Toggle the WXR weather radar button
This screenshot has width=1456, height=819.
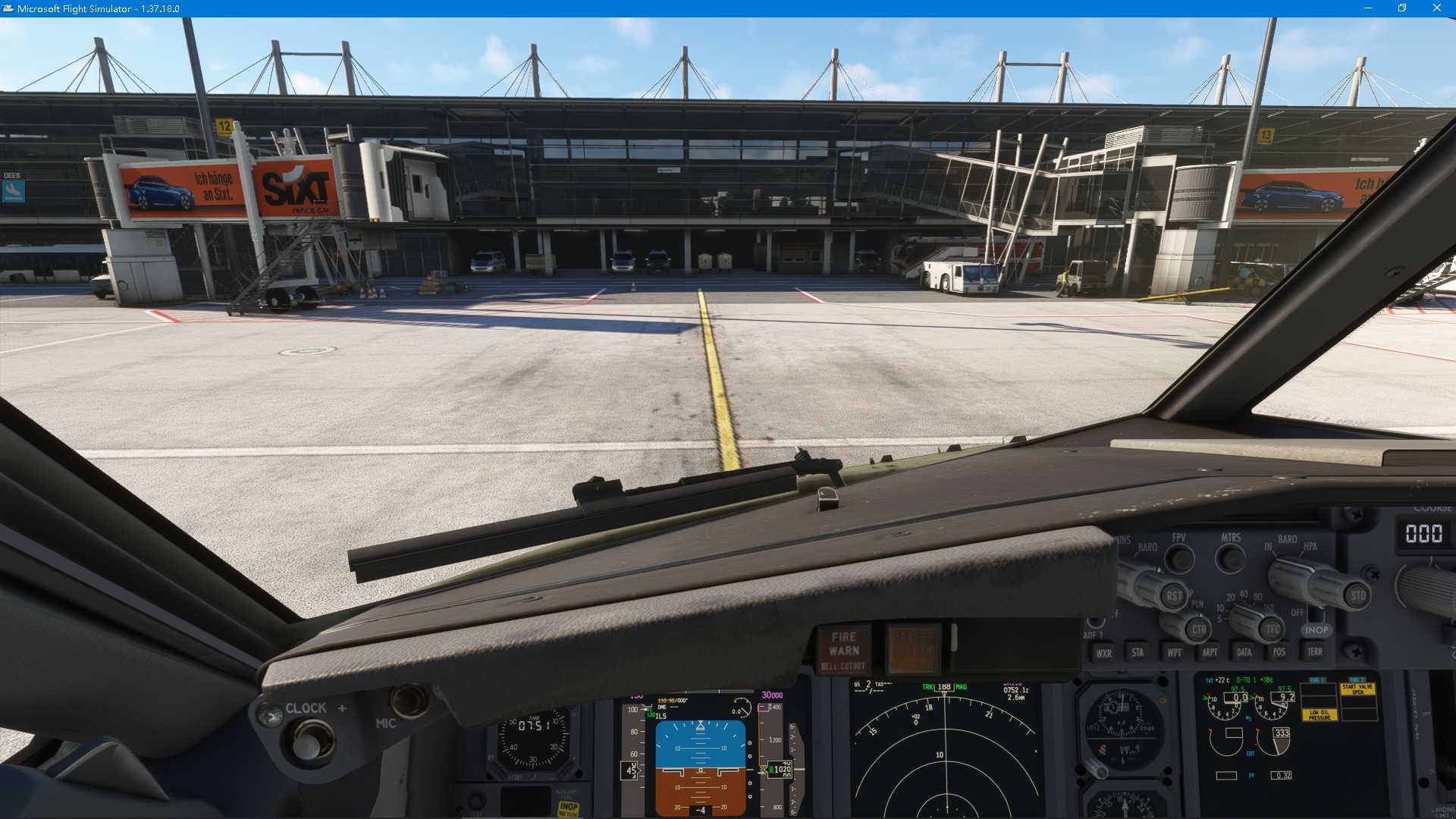(x=1103, y=653)
